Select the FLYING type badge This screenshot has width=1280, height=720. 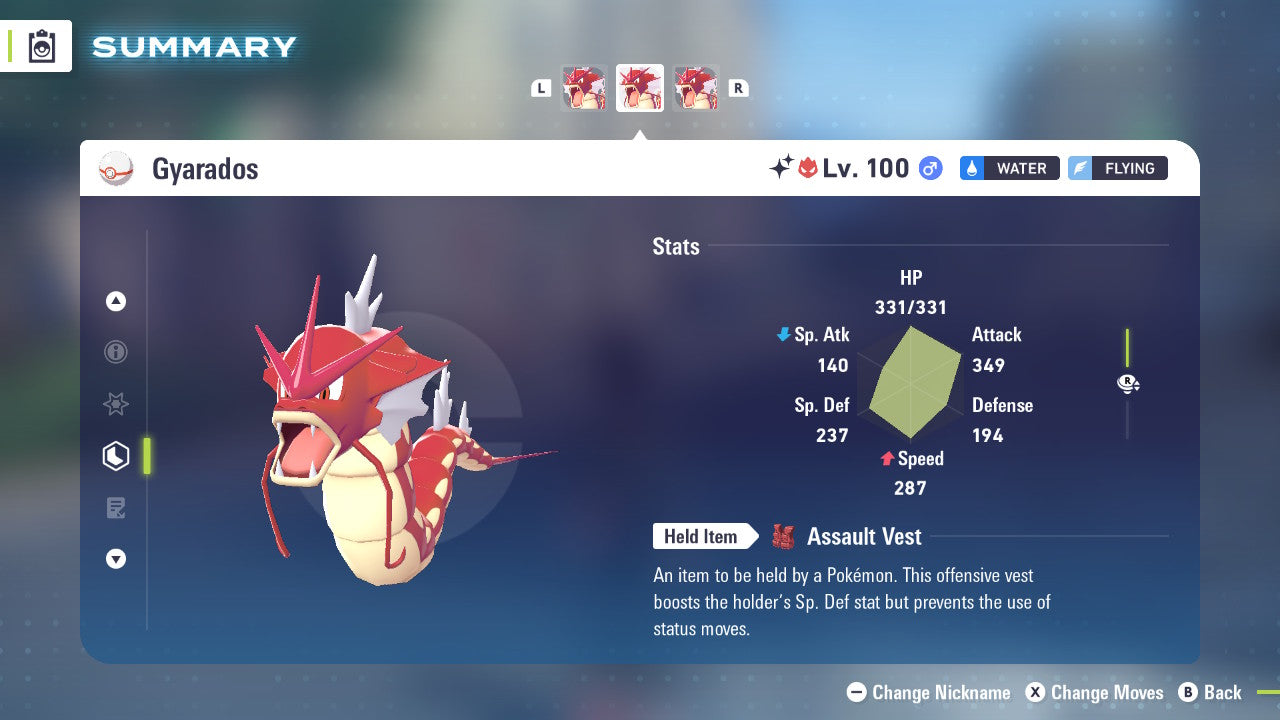pyautogui.click(x=1117, y=168)
